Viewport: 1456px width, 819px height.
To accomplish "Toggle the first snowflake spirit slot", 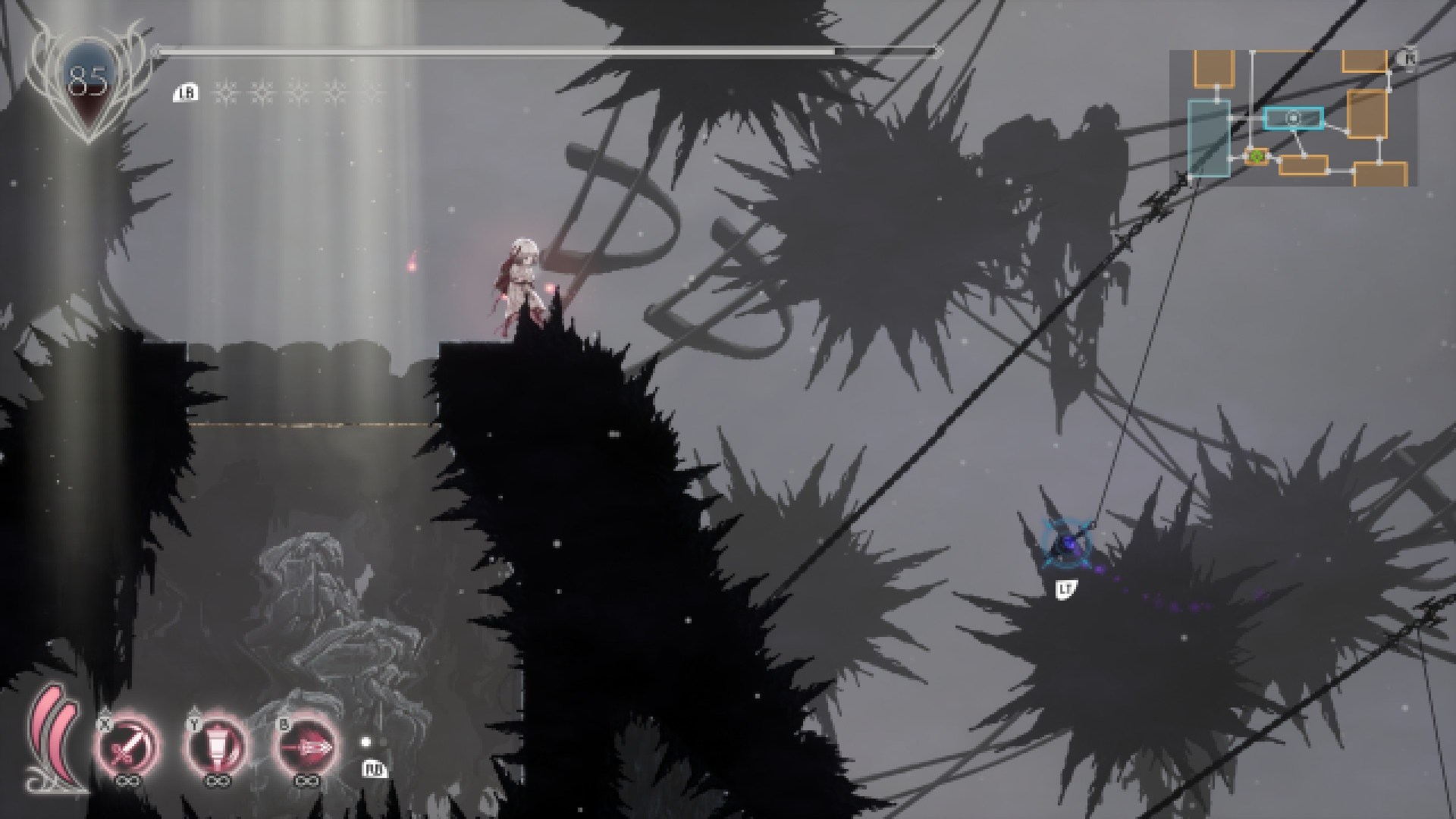I will pyautogui.click(x=224, y=91).
